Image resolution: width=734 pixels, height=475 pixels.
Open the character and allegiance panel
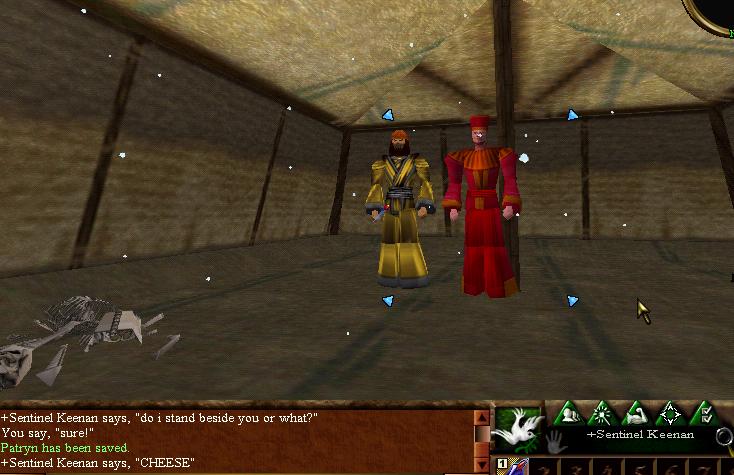569,414
